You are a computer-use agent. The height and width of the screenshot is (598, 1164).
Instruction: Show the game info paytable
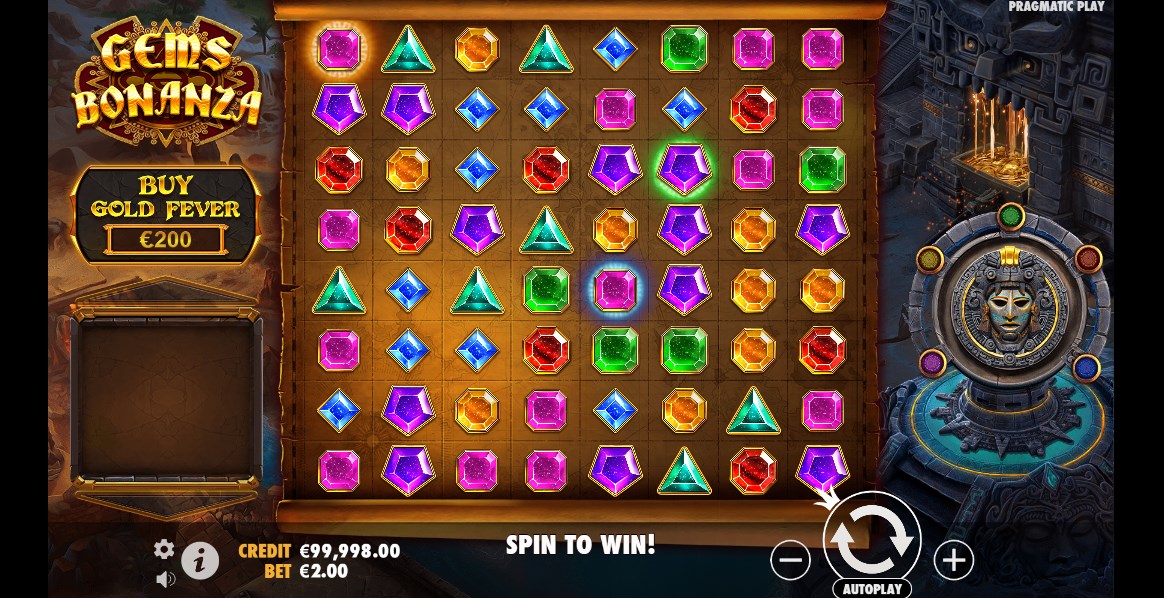point(200,561)
